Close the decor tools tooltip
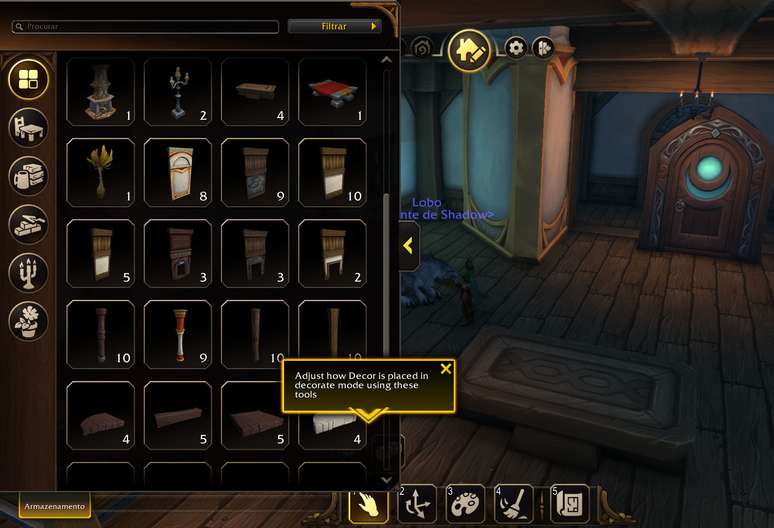774x528 pixels. point(446,369)
